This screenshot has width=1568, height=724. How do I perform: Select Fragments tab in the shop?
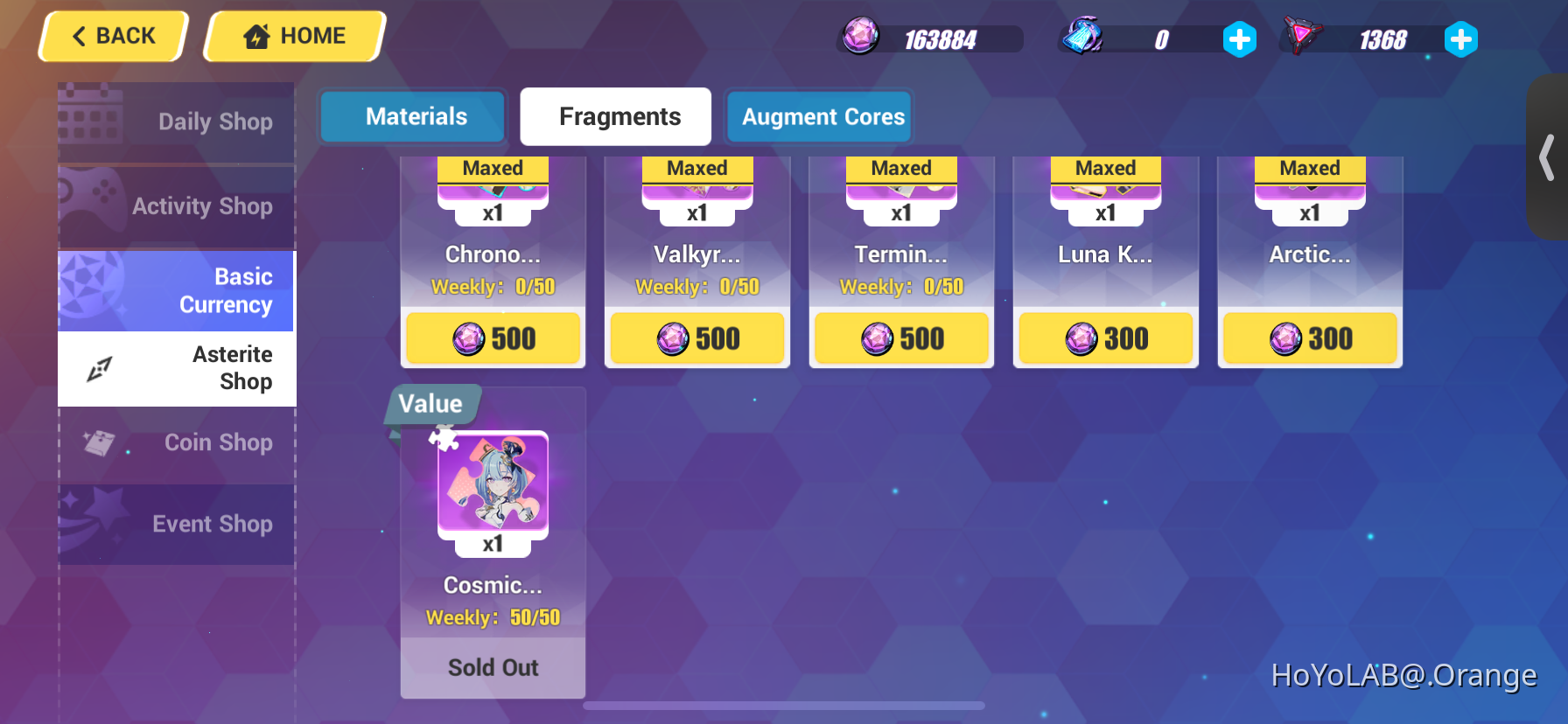point(615,116)
